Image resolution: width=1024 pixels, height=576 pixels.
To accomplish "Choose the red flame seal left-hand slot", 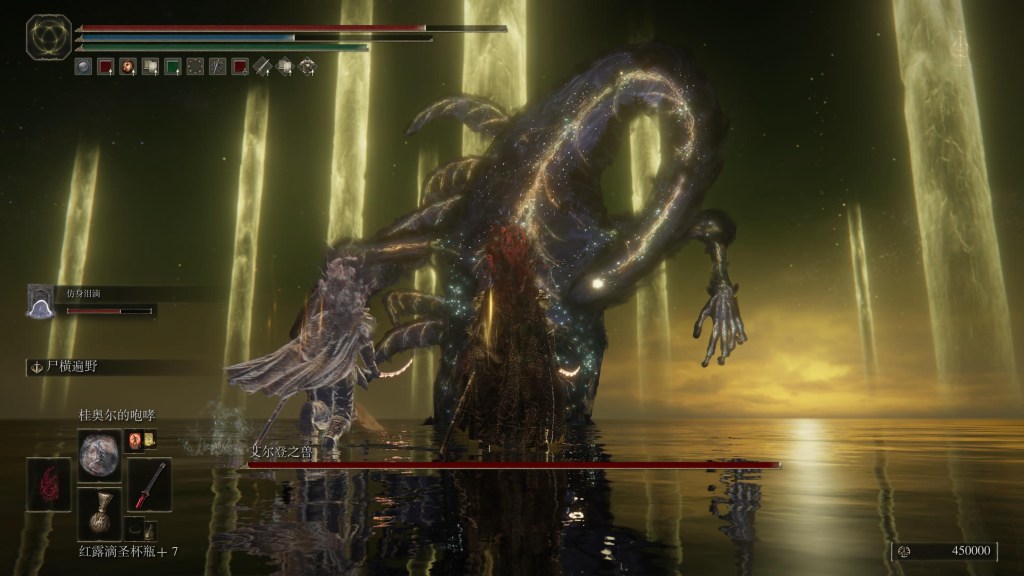I will [49, 484].
